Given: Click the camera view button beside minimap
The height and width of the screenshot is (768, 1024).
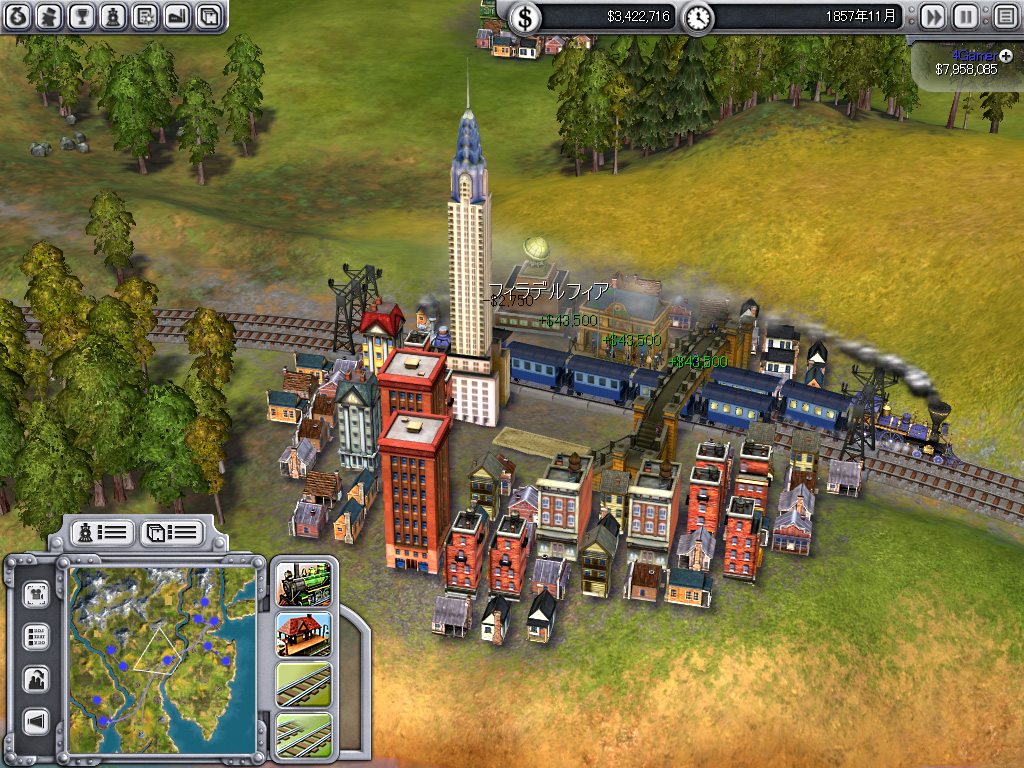Looking at the screenshot, I should (x=36, y=594).
